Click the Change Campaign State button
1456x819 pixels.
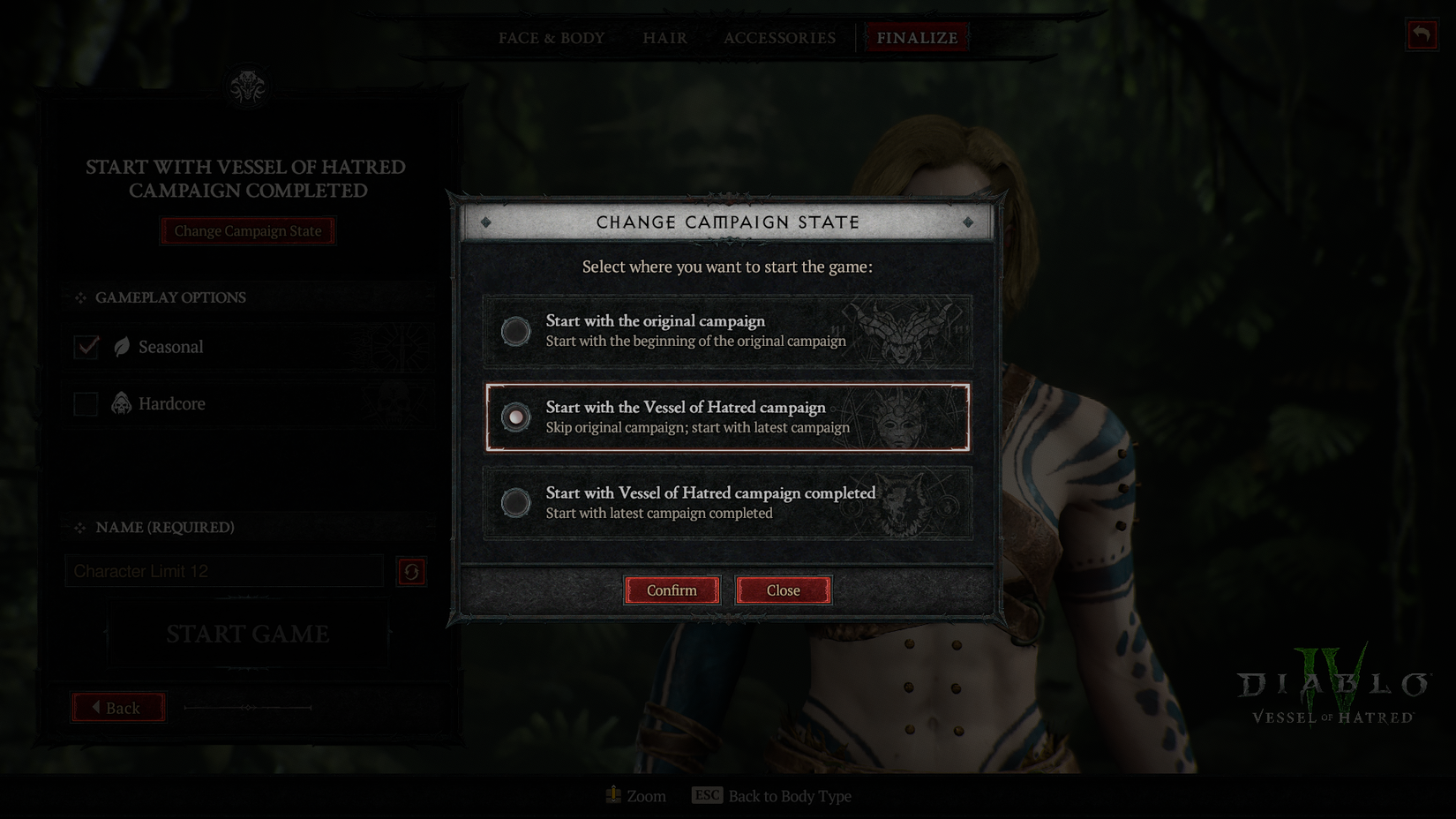tap(248, 230)
